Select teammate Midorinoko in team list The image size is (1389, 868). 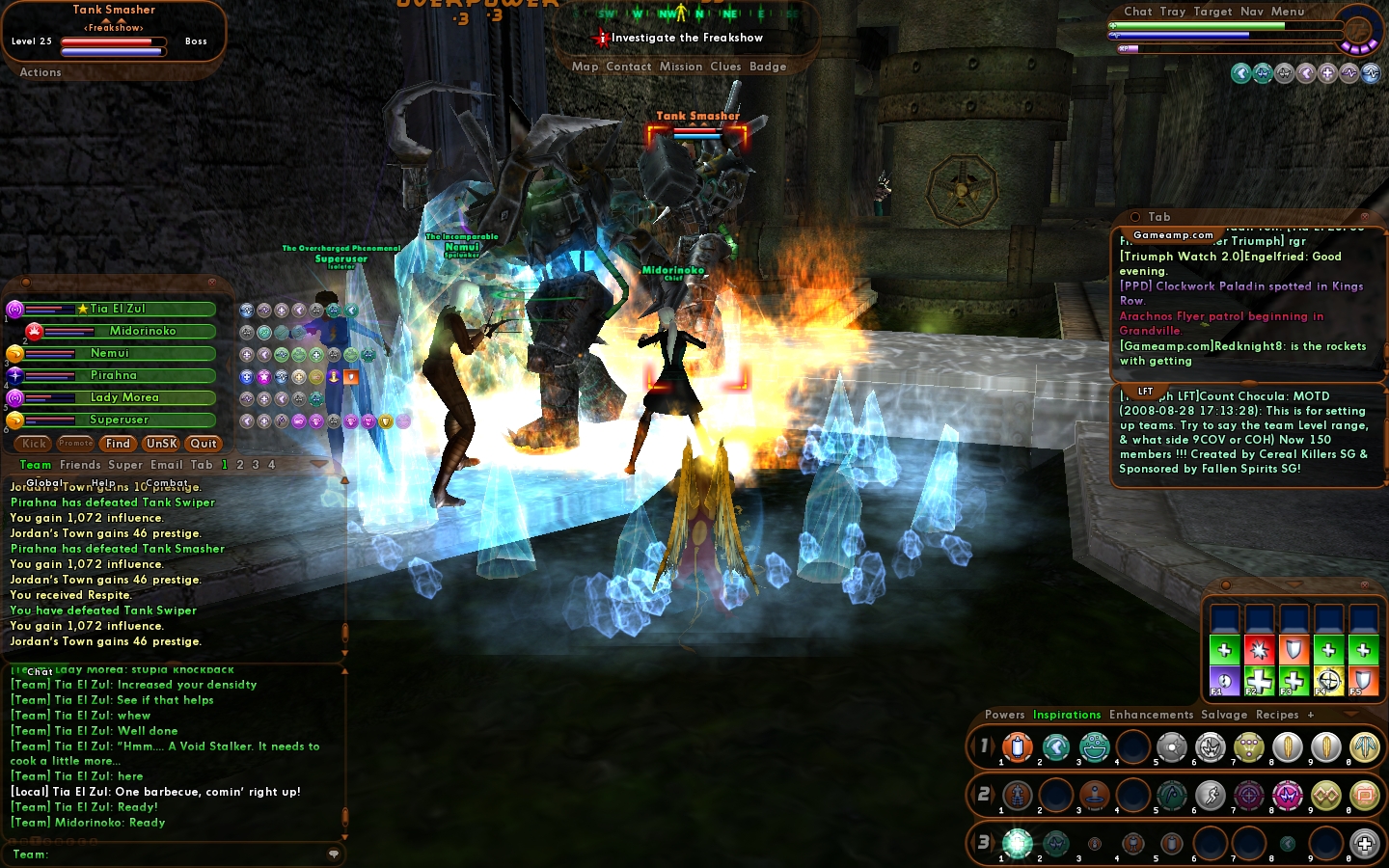point(143,331)
